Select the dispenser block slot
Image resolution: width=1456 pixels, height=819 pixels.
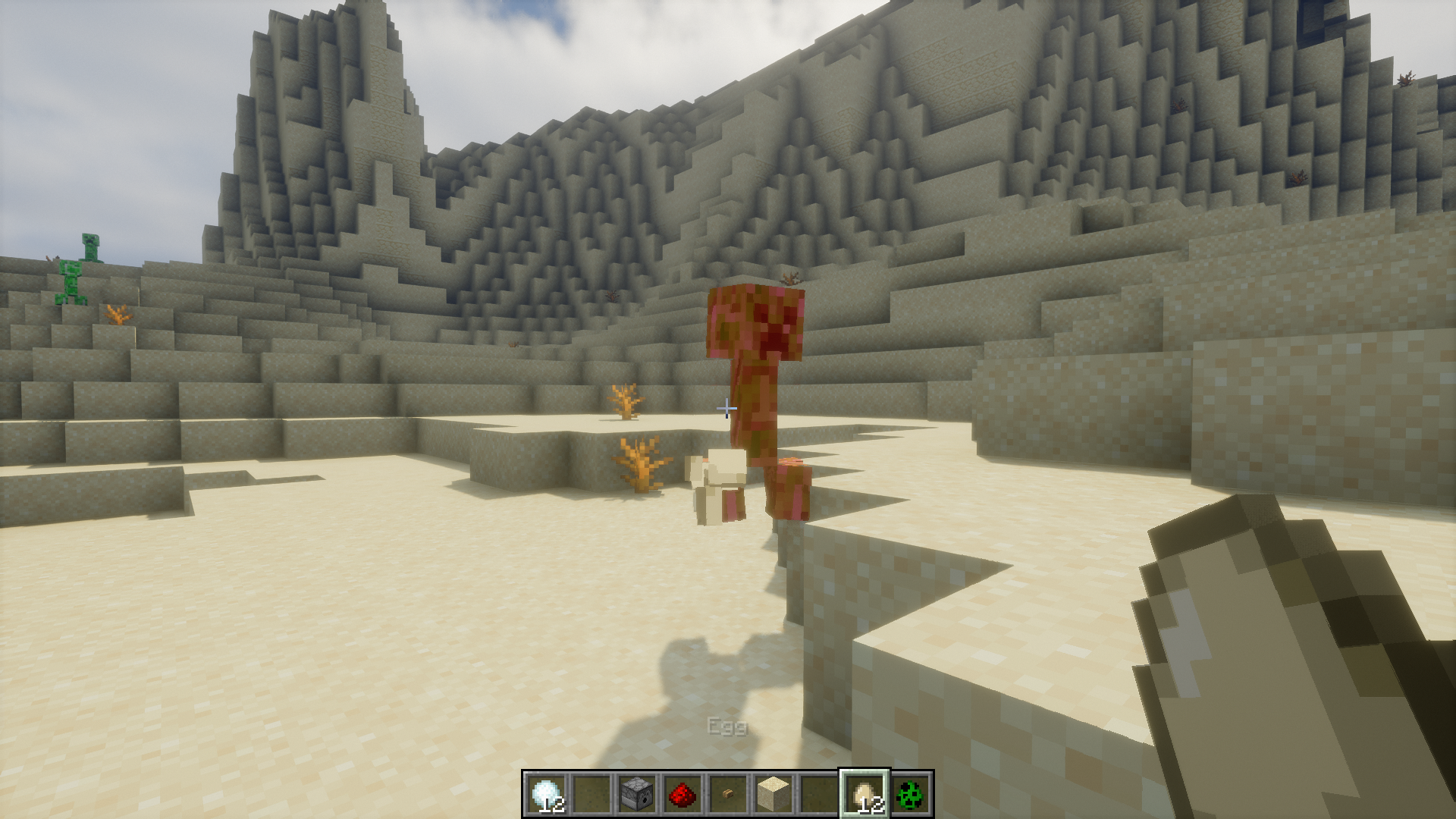point(637,794)
